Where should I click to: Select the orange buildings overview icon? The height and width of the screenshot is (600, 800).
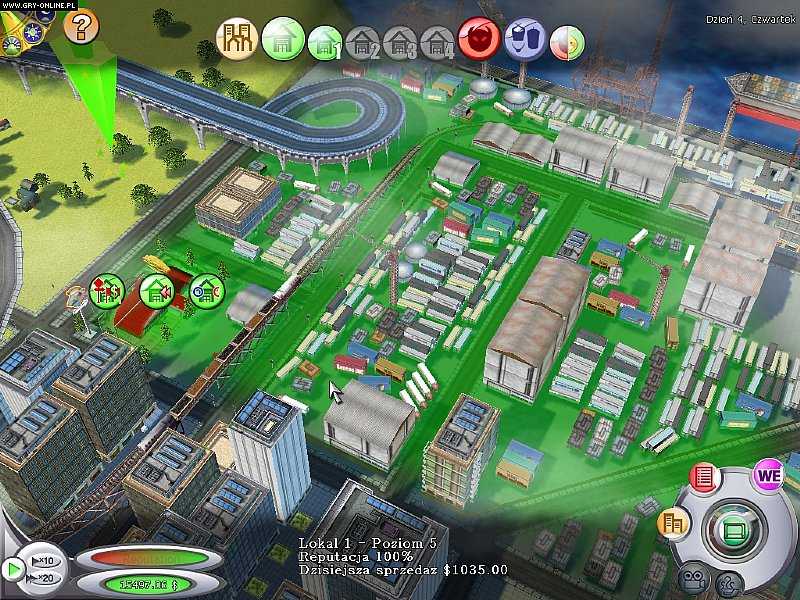coord(237,40)
